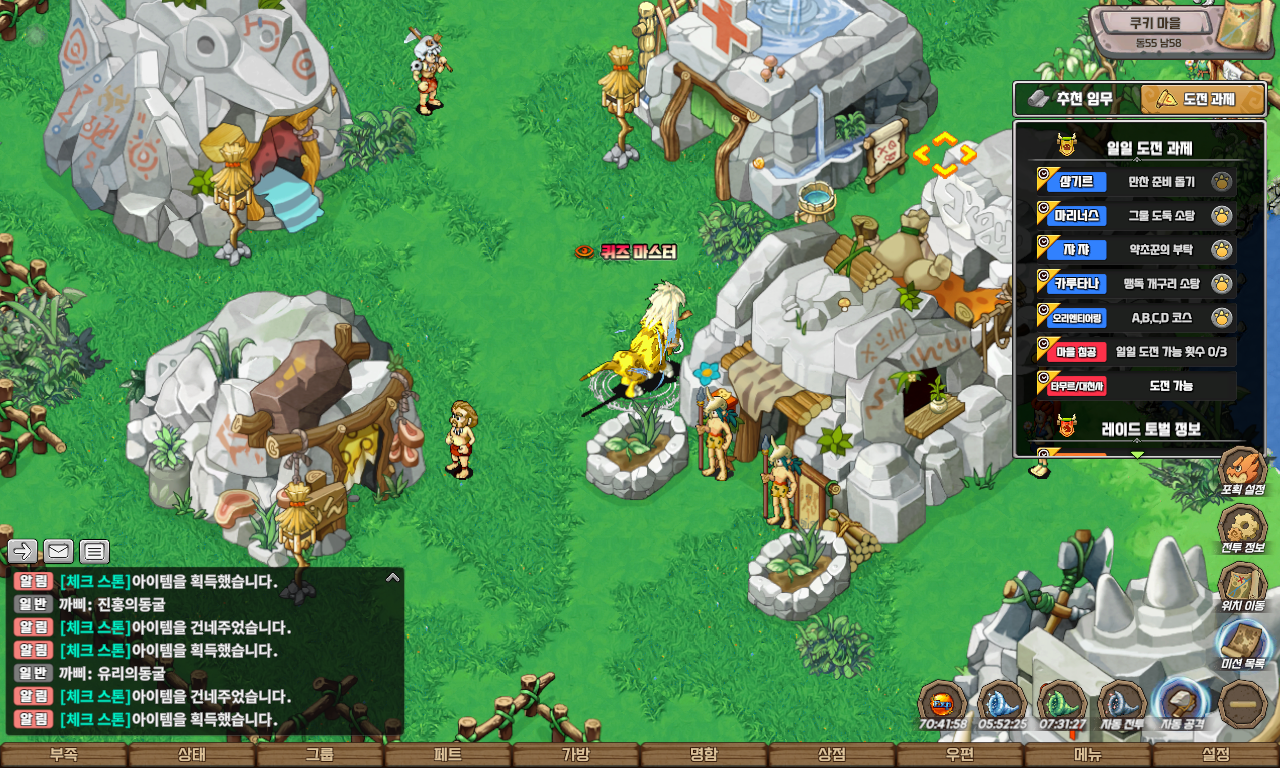The image size is (1280, 768).
Task: Open the 상태 (status) menu
Action: click(x=192, y=755)
